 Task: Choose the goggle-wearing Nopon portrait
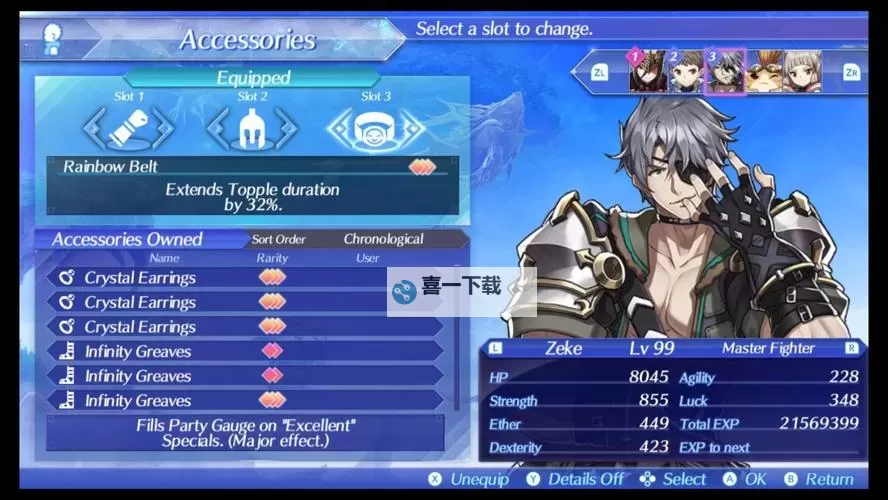764,72
